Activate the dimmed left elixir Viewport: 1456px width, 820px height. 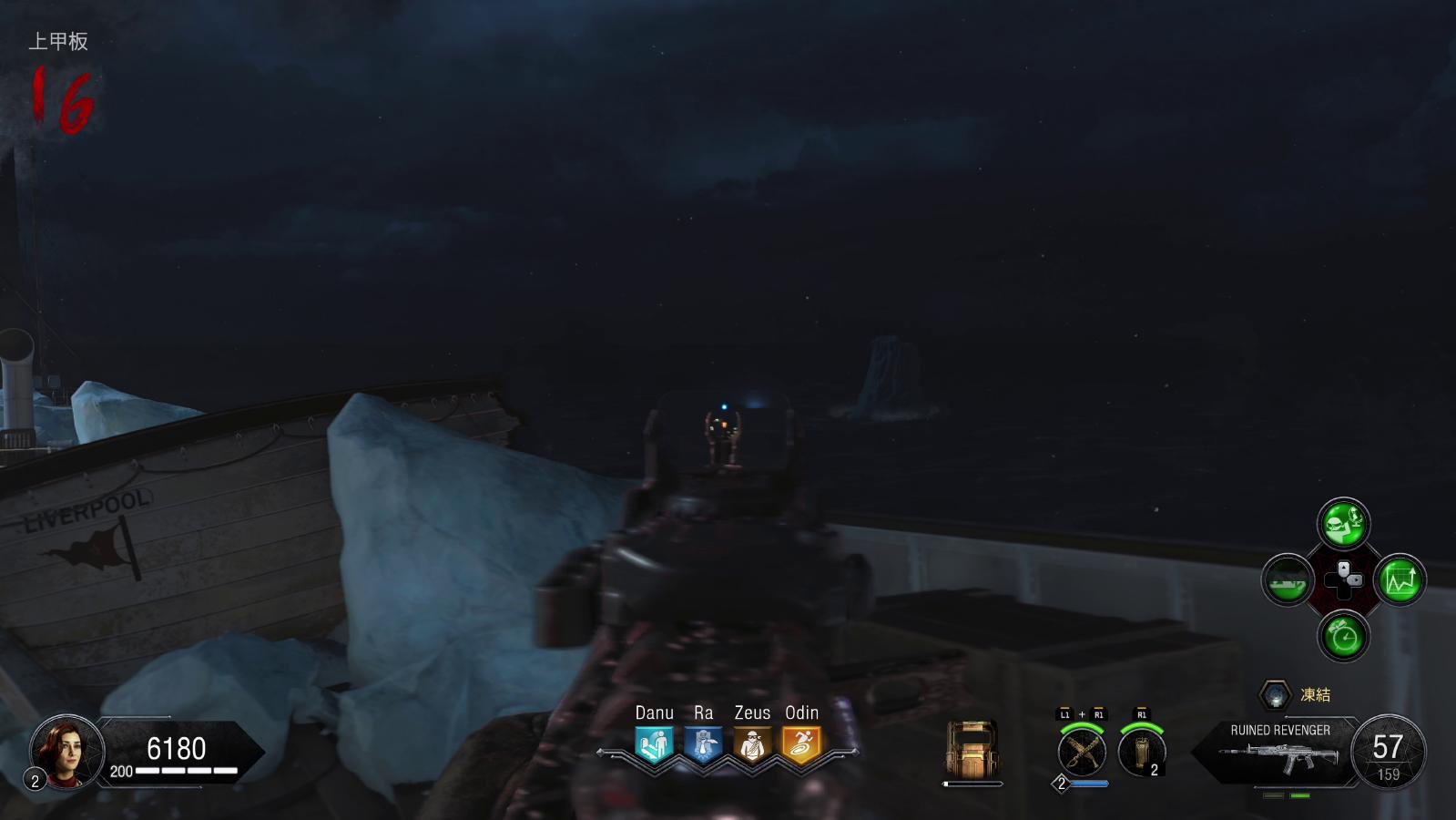point(1287,579)
